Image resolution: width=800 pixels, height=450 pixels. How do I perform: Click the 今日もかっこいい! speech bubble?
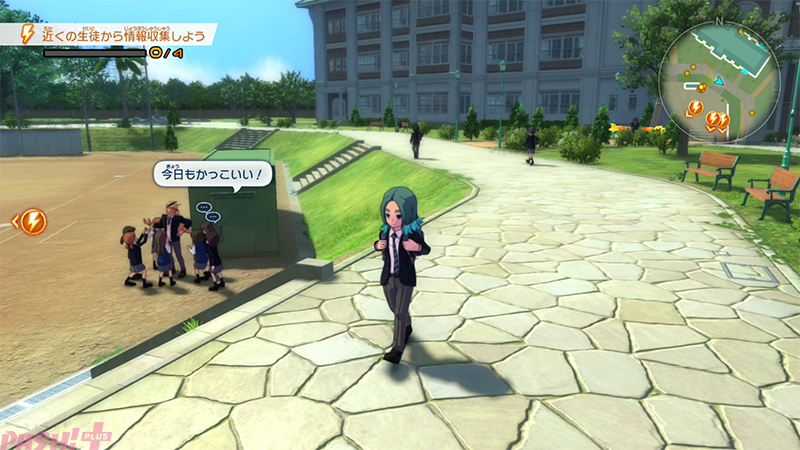(x=213, y=175)
